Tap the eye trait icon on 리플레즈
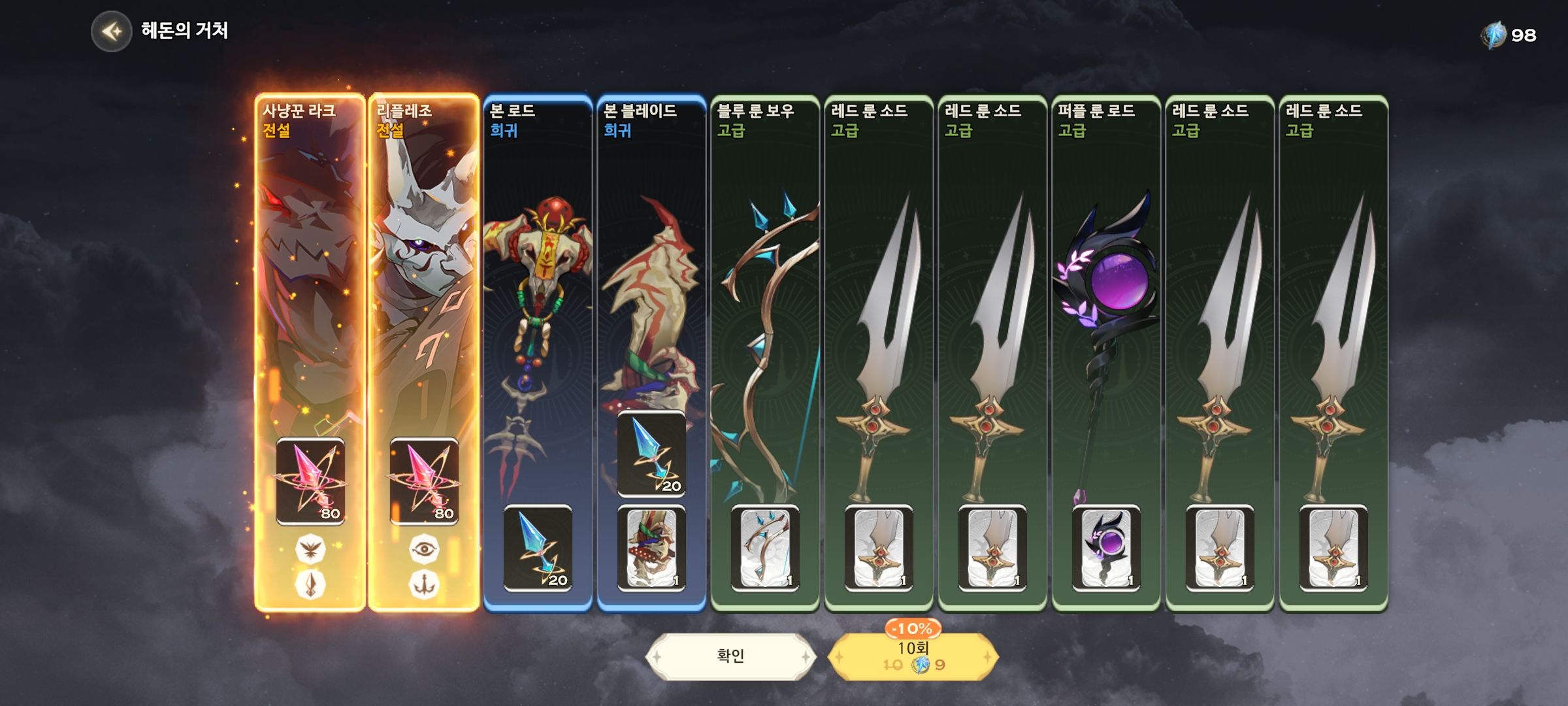Image resolution: width=1568 pixels, height=706 pixels. tap(424, 549)
